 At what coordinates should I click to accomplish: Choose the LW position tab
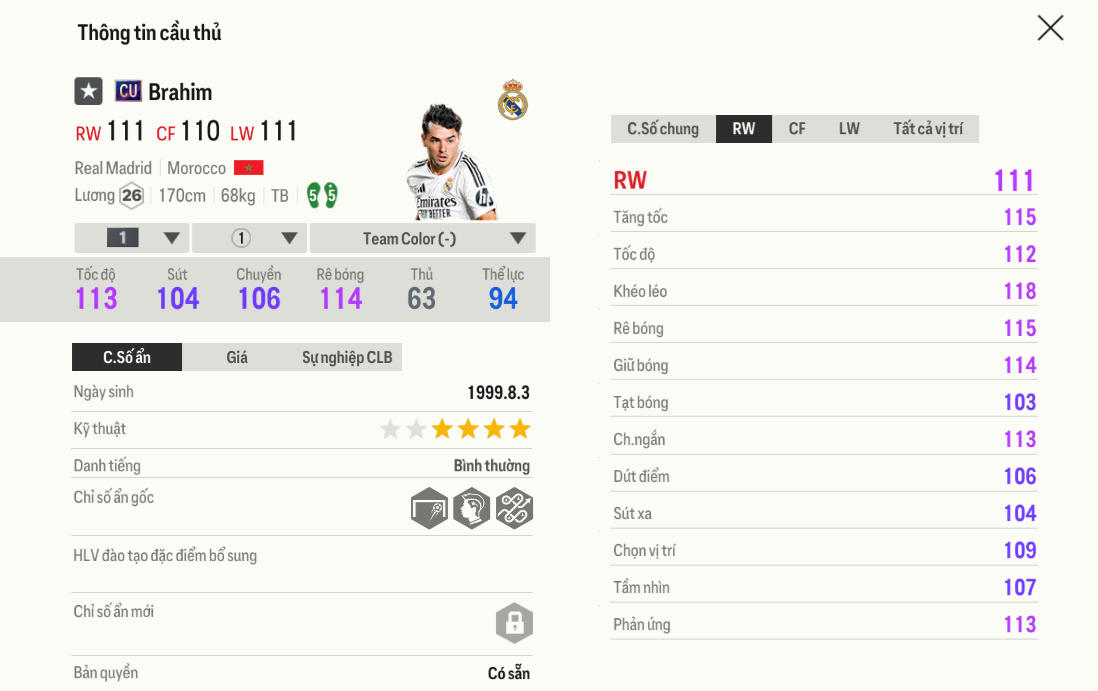849,129
